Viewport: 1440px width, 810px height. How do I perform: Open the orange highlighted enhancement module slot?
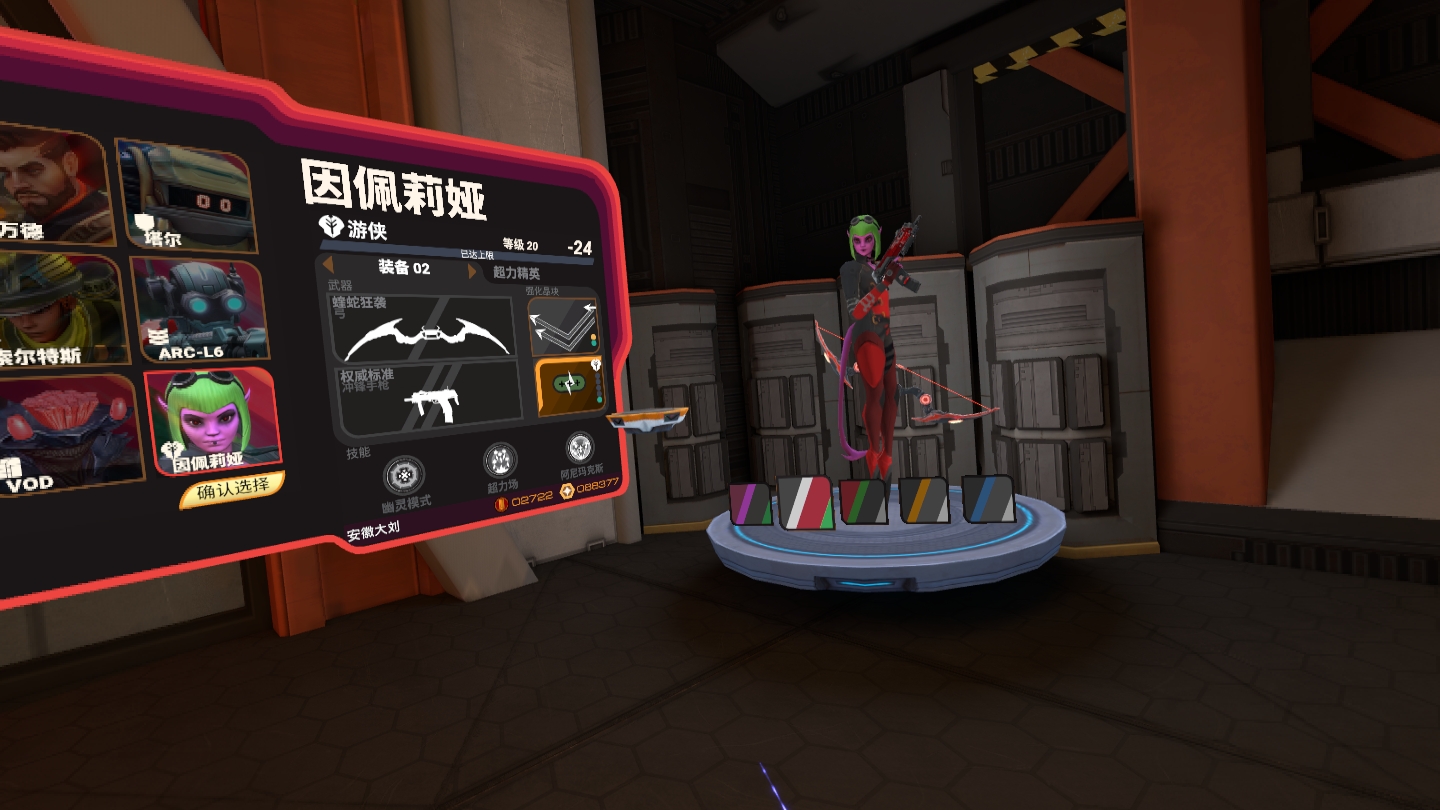[x=567, y=386]
